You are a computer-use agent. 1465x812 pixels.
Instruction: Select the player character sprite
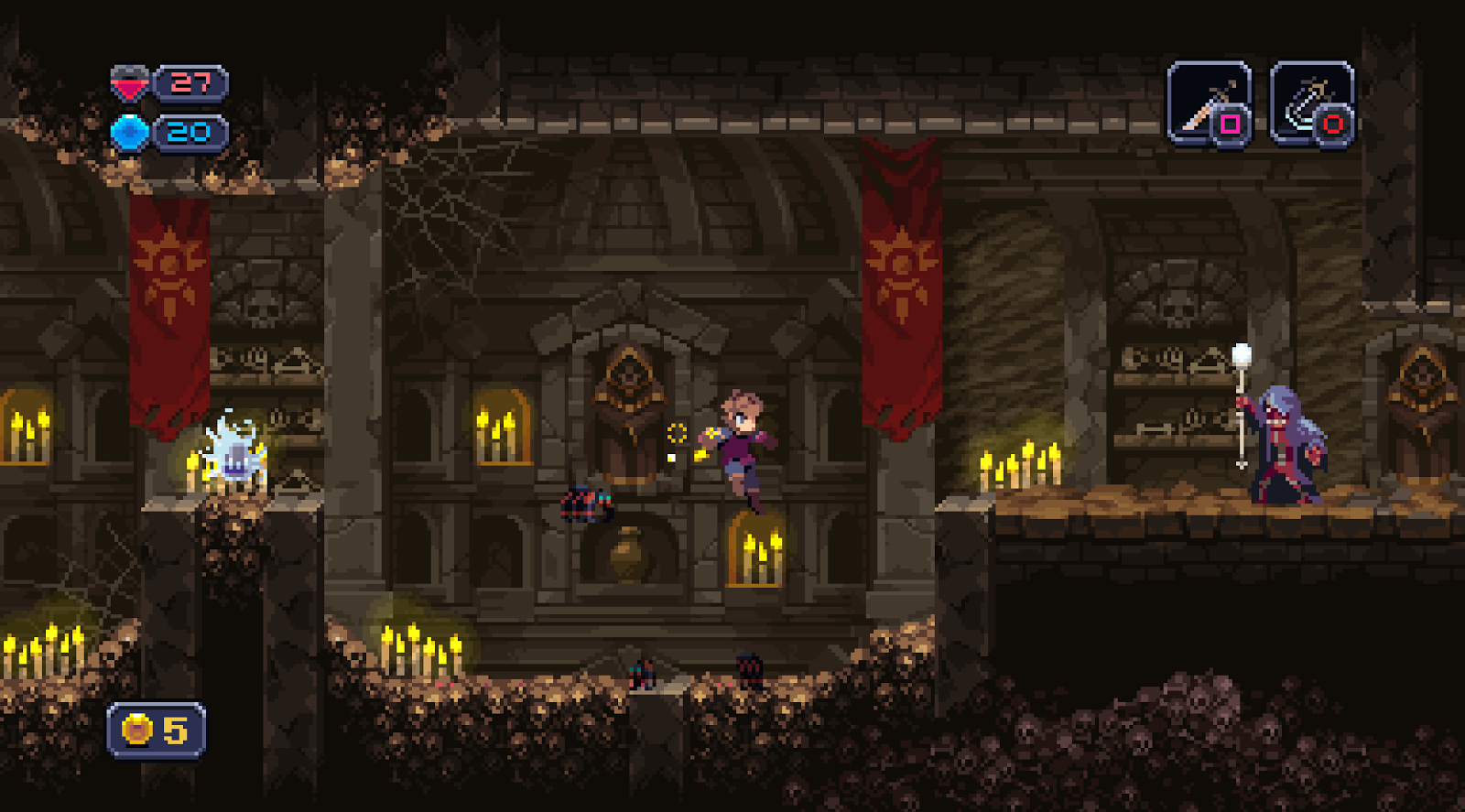tap(742, 449)
